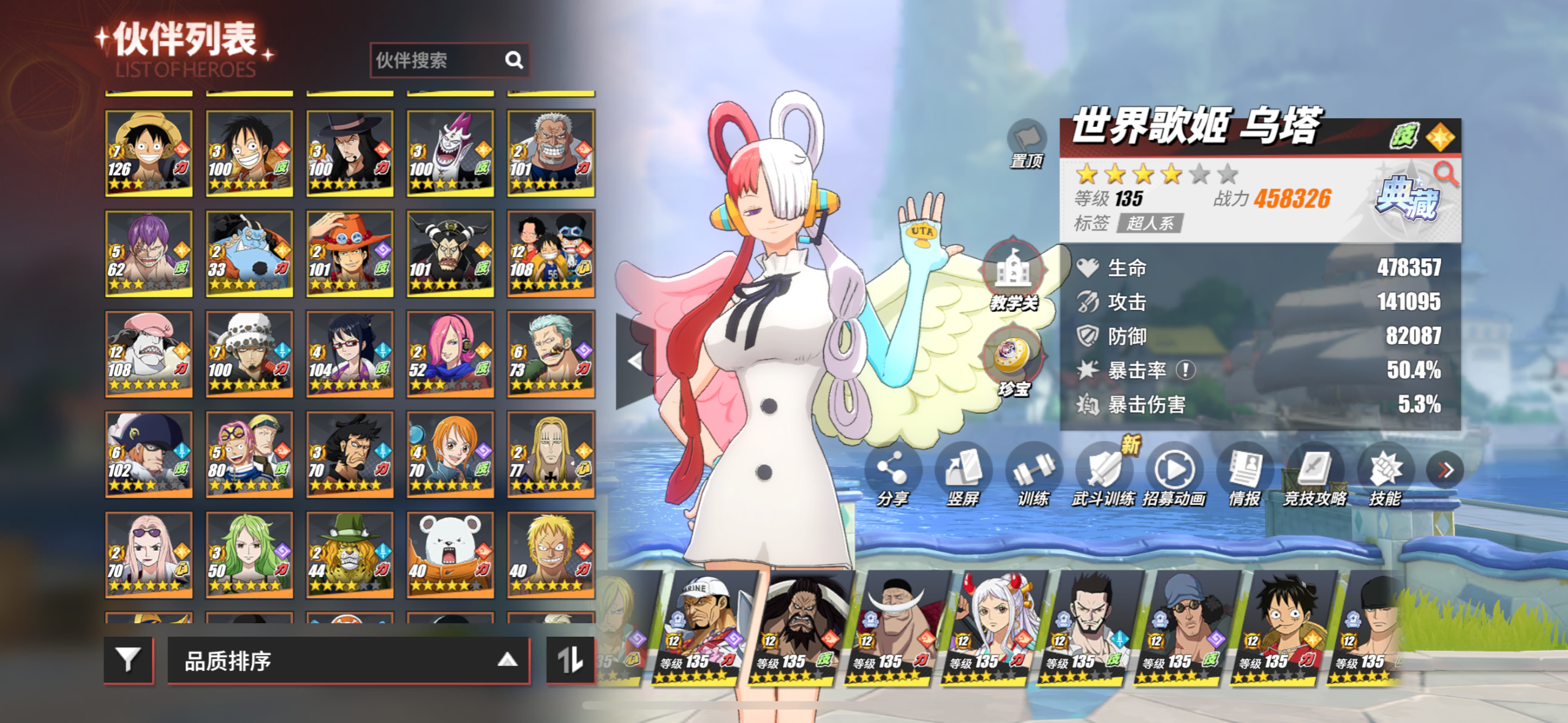Select the level 126 straw hat Luffy portrait
This screenshot has height=723, width=1568.
click(149, 153)
